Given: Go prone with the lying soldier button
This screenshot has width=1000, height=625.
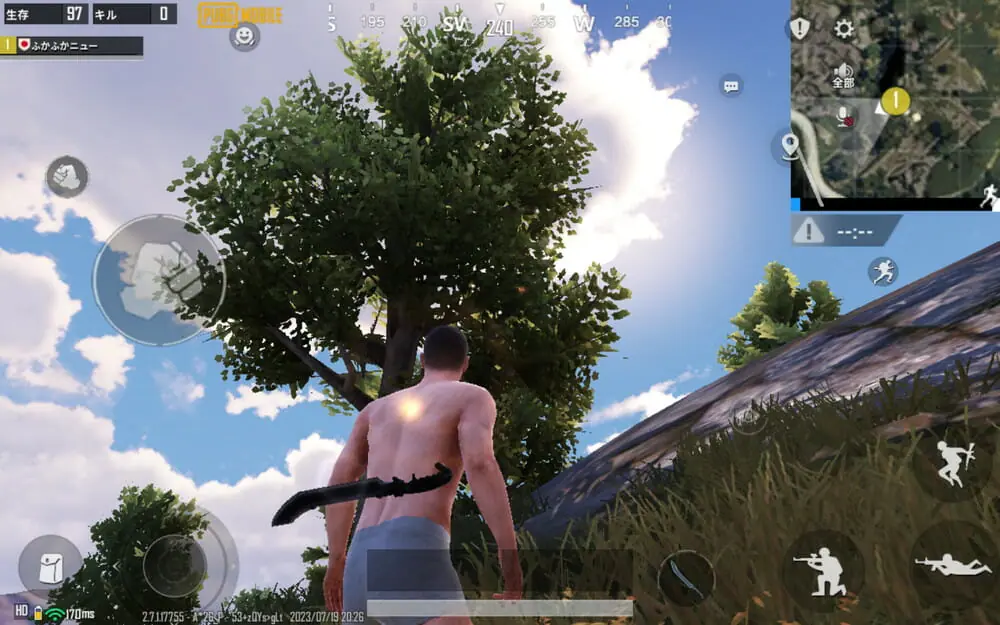Looking at the screenshot, I should tap(951, 565).
